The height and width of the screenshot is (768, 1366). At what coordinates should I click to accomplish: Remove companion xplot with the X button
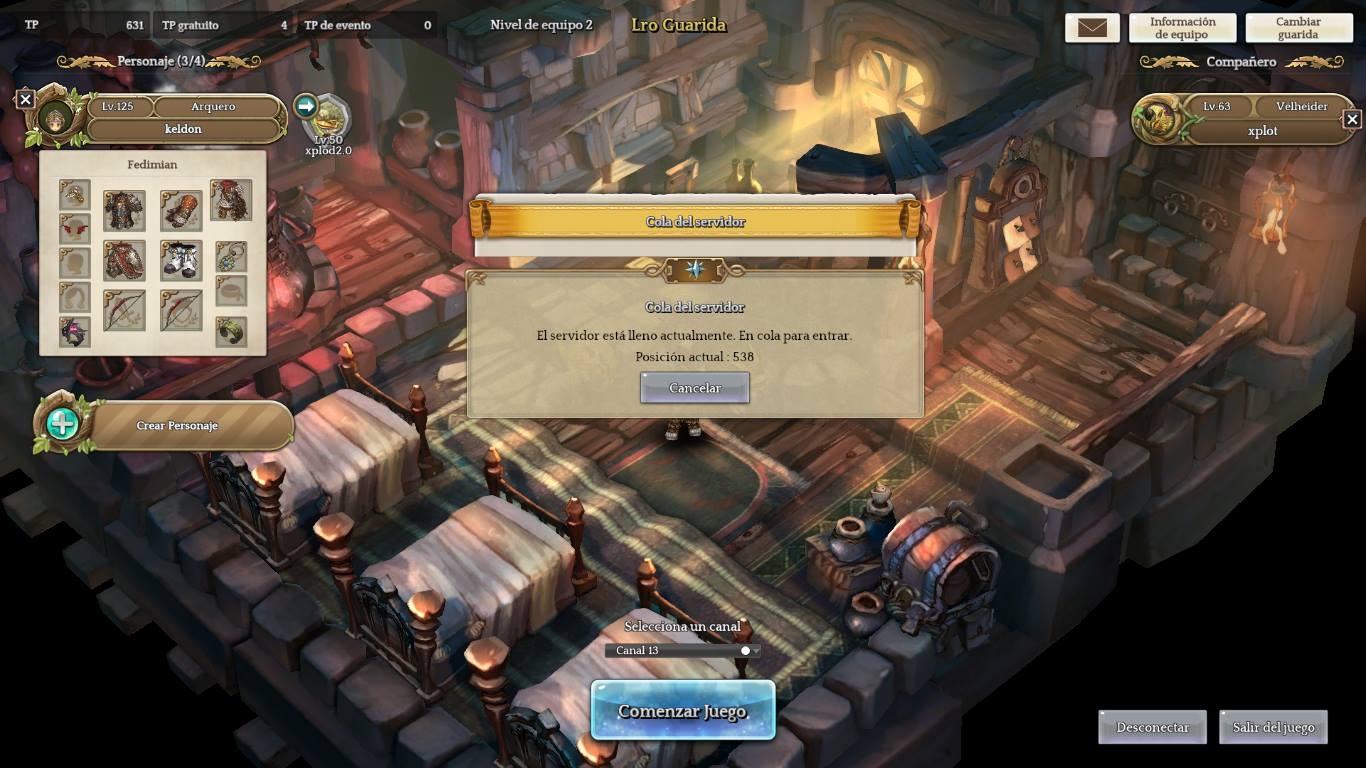(x=1352, y=120)
